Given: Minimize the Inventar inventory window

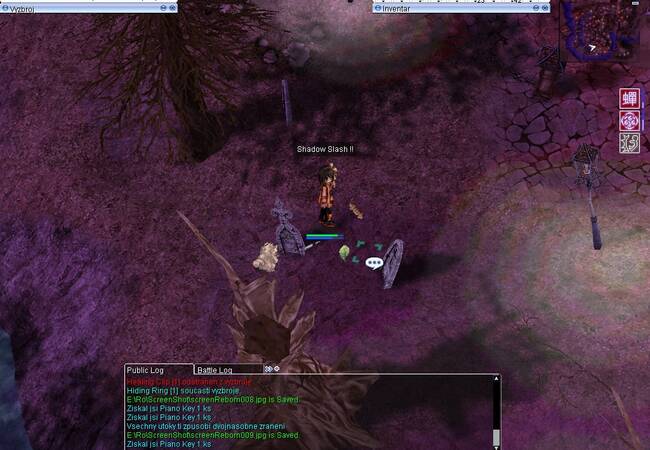Looking at the screenshot, I should pyautogui.click(x=537, y=7).
